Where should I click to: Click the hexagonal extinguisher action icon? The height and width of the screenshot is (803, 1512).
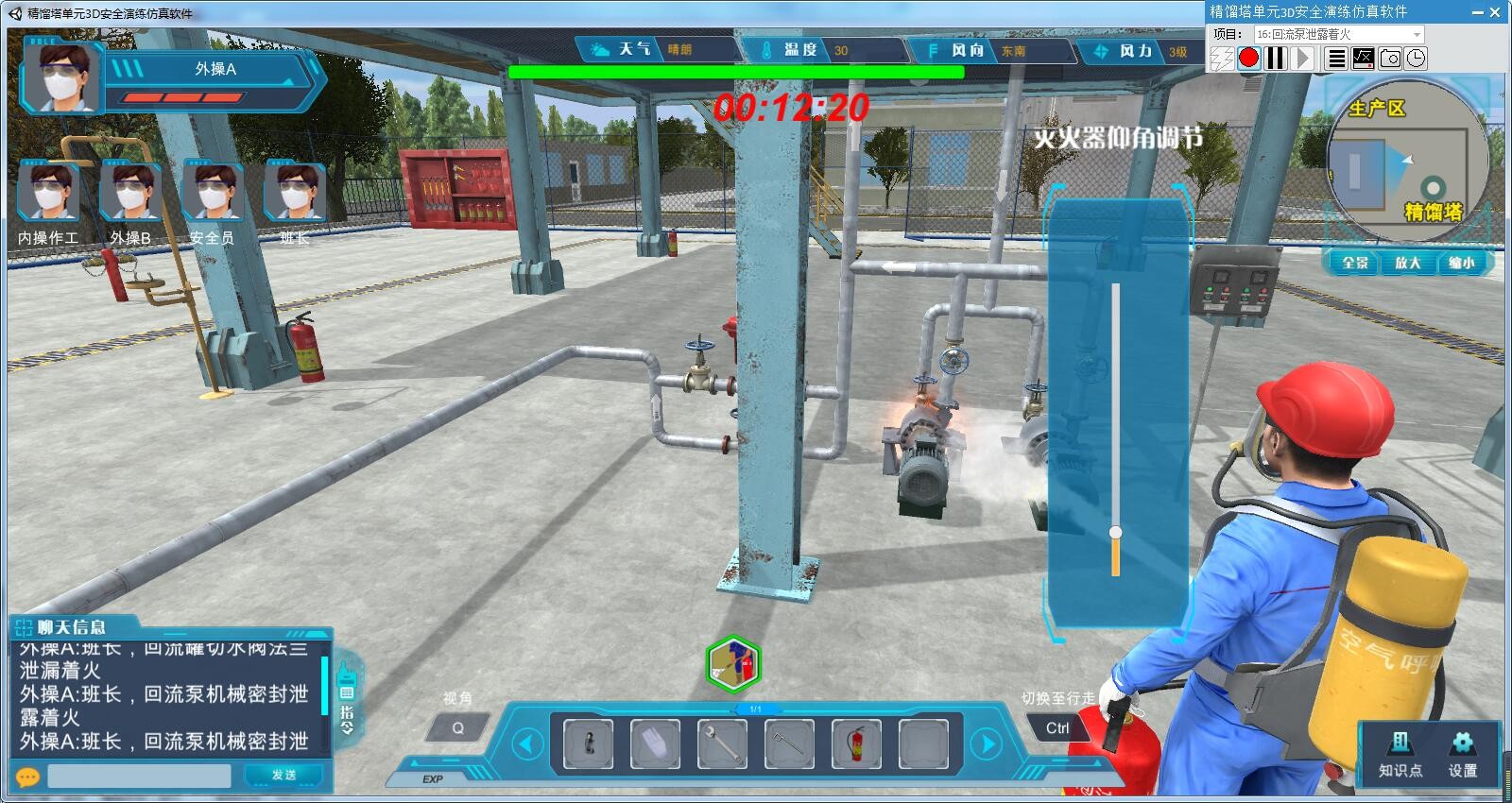tap(733, 663)
